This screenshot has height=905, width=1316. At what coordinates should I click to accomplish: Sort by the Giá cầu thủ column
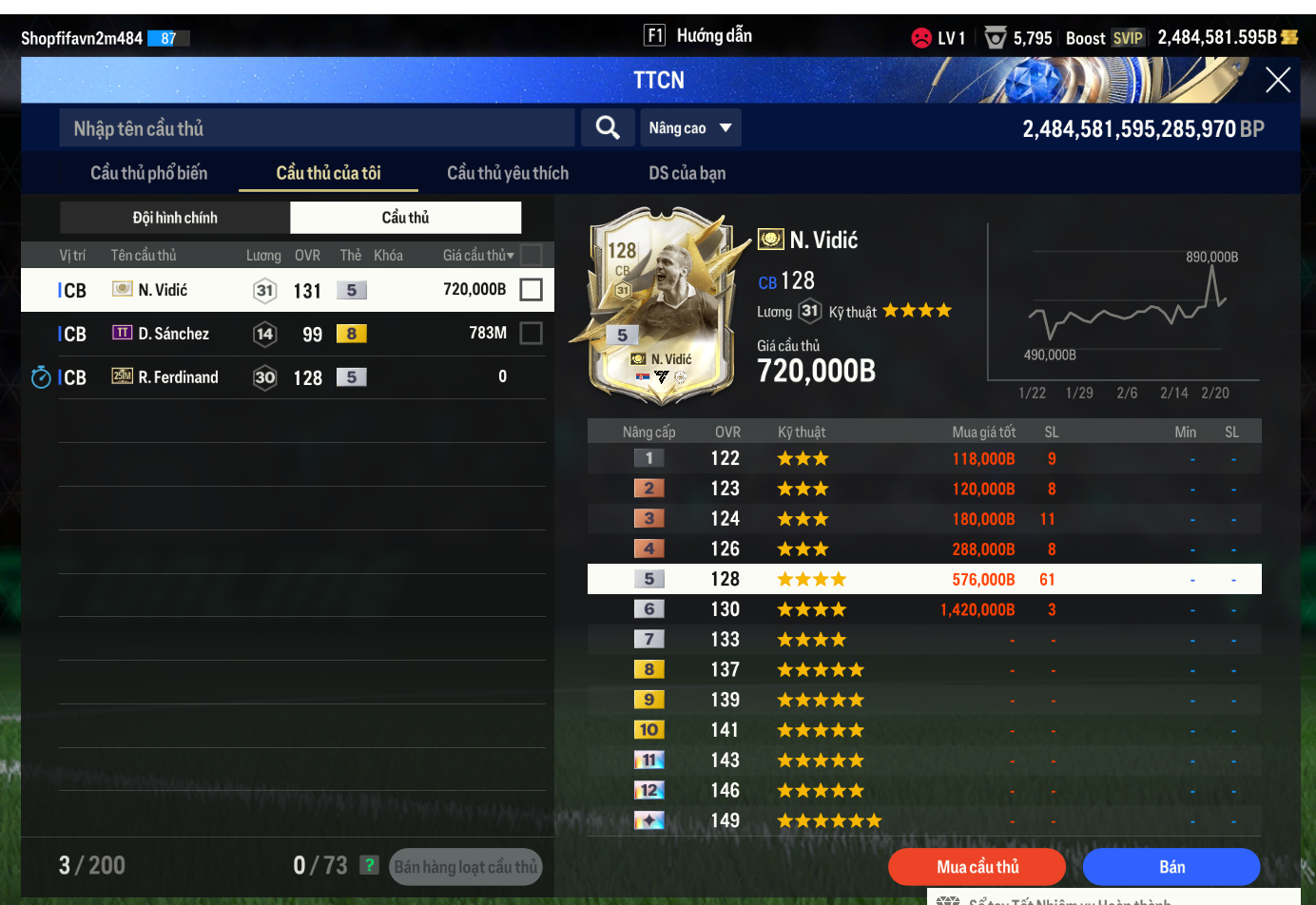477,255
